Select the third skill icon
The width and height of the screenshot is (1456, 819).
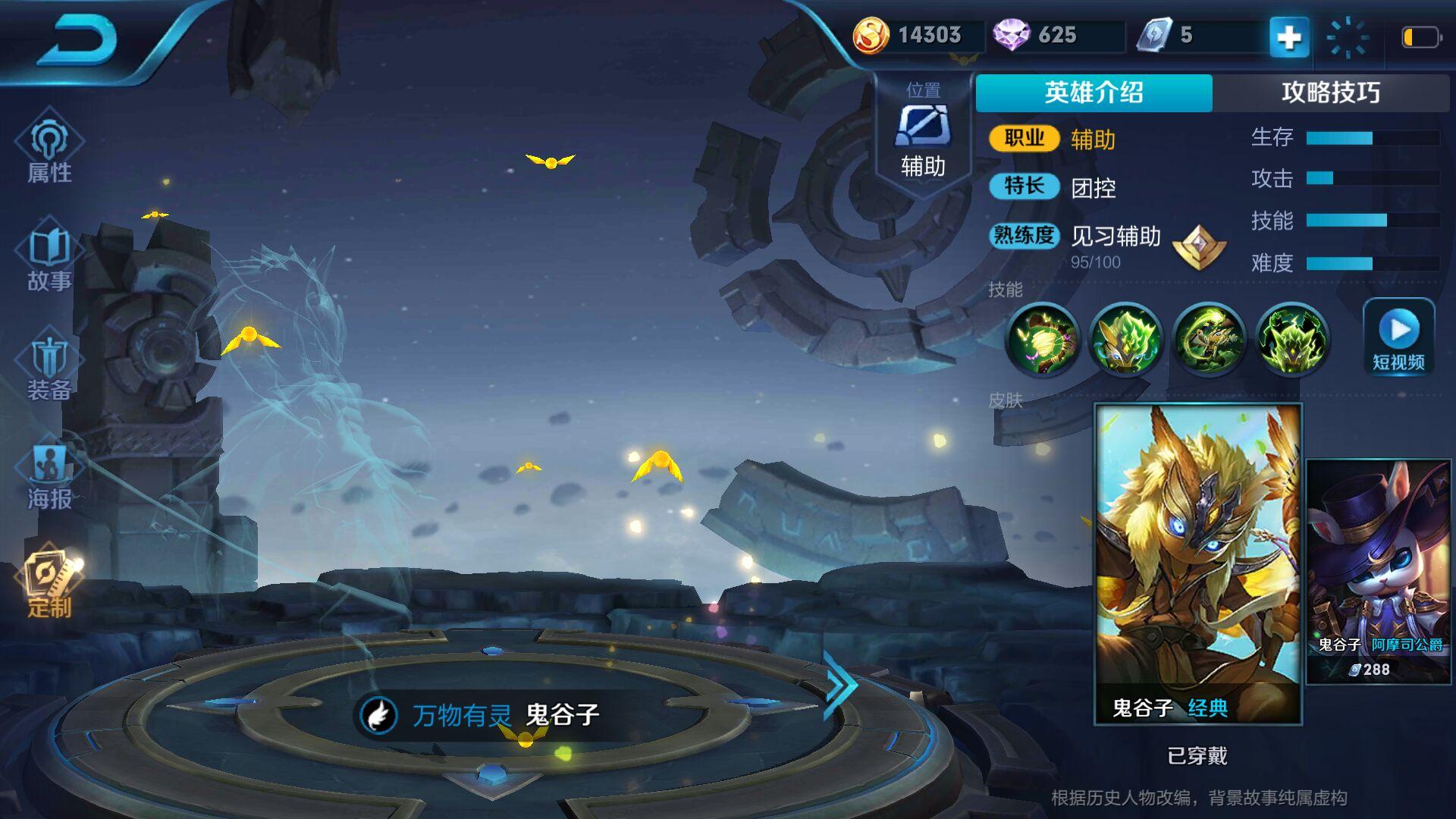(x=1209, y=340)
